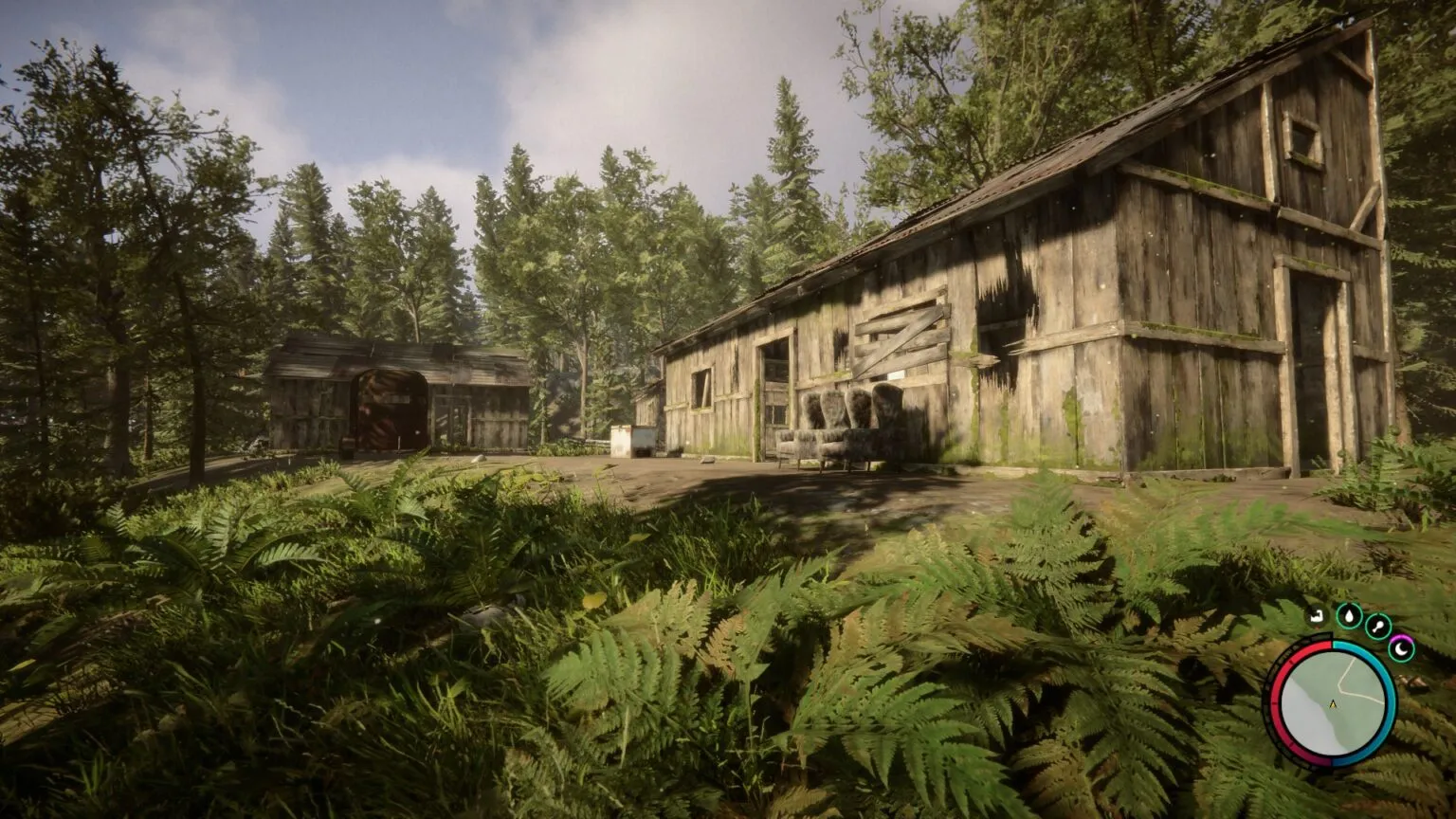Viewport: 1456px width, 819px height.
Task: Click the flexed arm strength icon
Action: 1316,616
